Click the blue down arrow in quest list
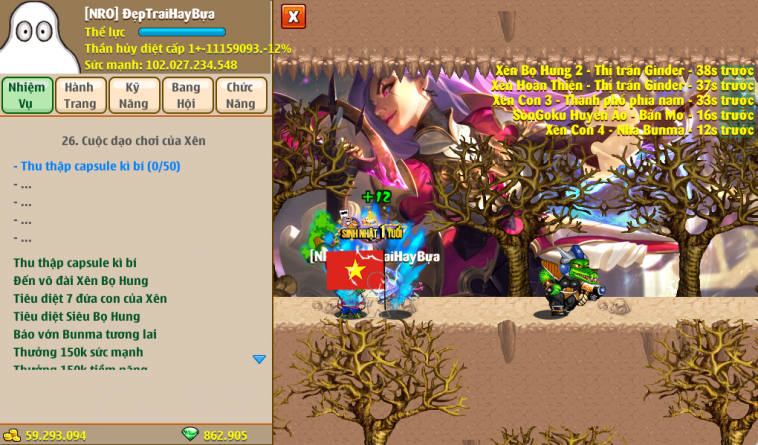The height and width of the screenshot is (445, 758). (x=259, y=359)
